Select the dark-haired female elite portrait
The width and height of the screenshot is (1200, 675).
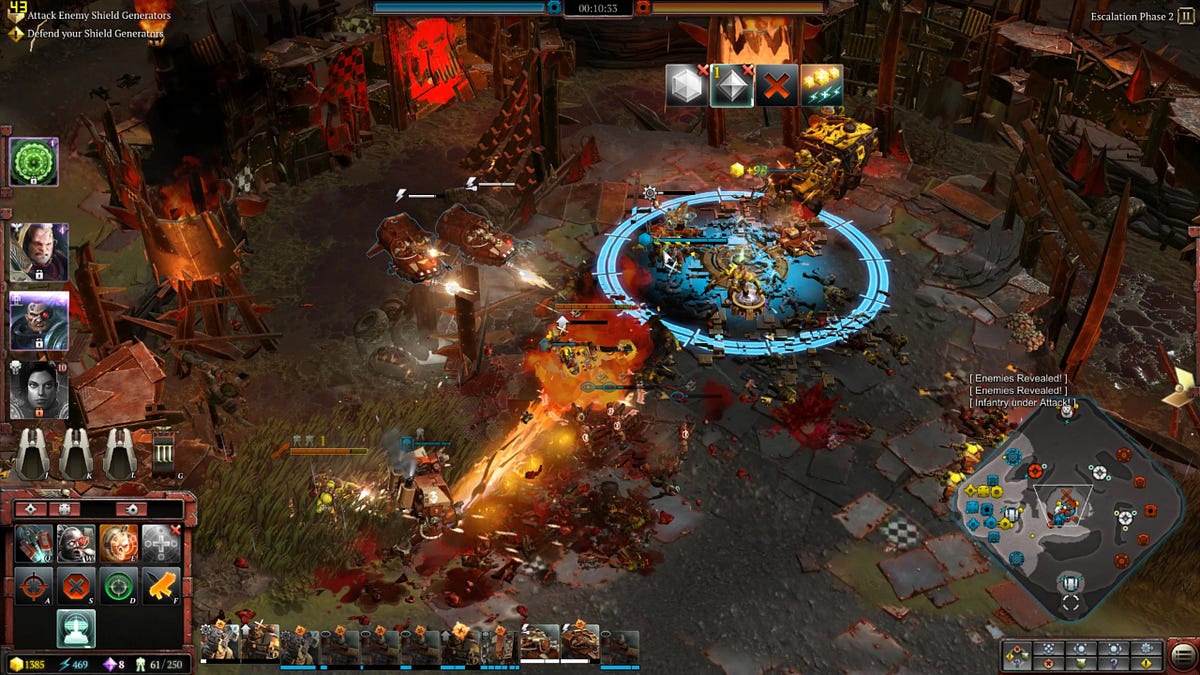[x=39, y=389]
